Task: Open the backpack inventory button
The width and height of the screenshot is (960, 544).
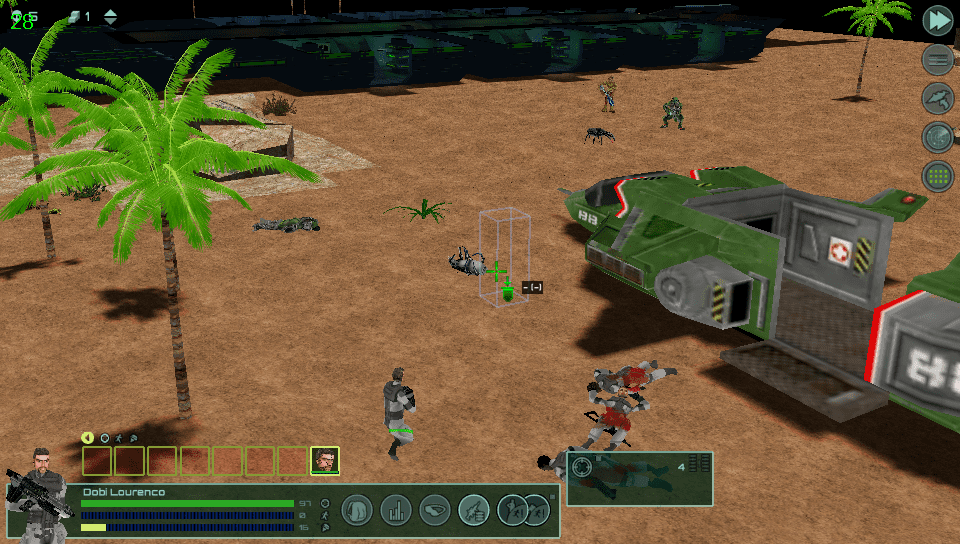Action: (357, 510)
